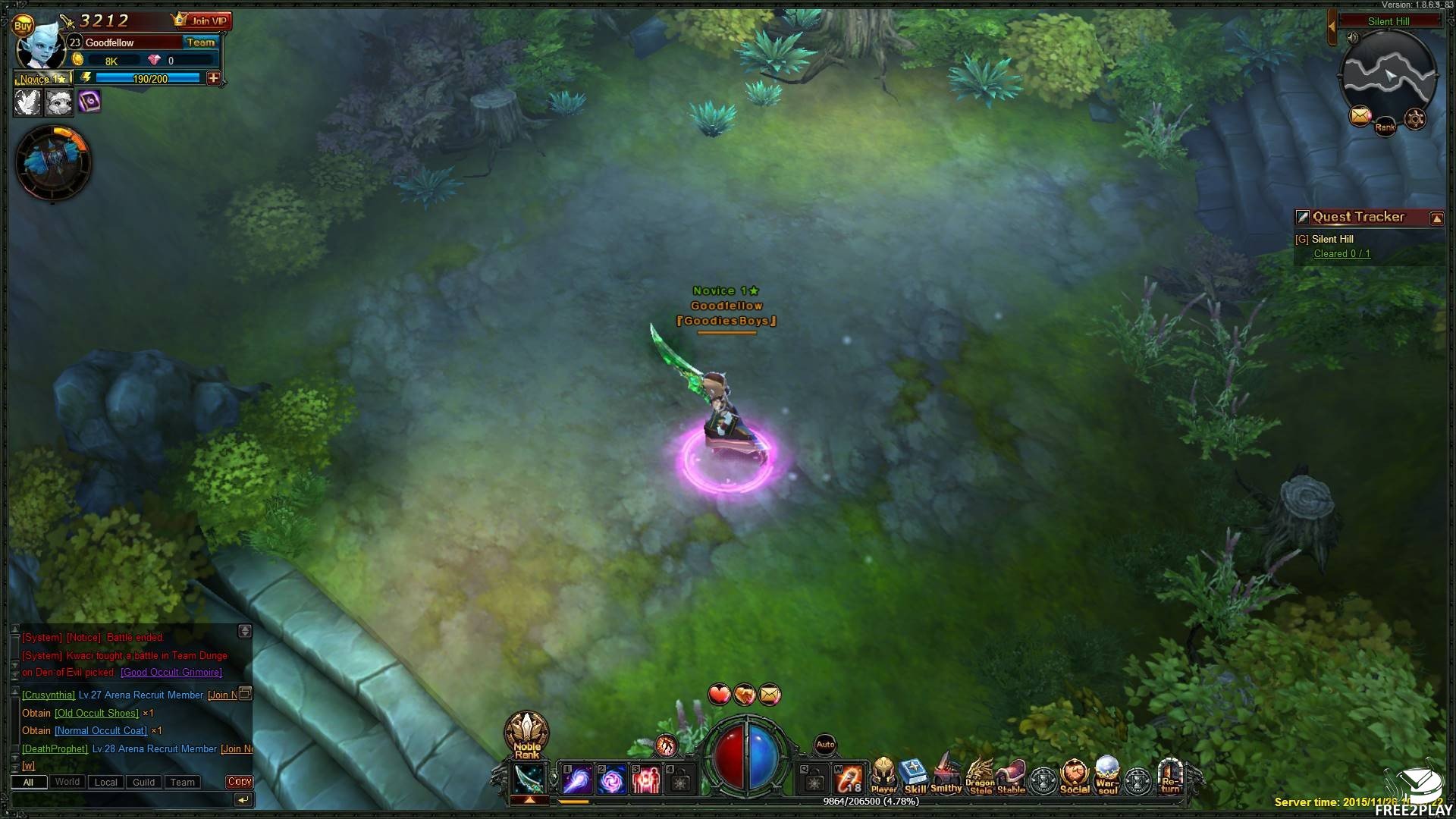Open the Team panel beside the player name
Image resolution: width=1456 pixels, height=819 pixels.
click(x=201, y=42)
